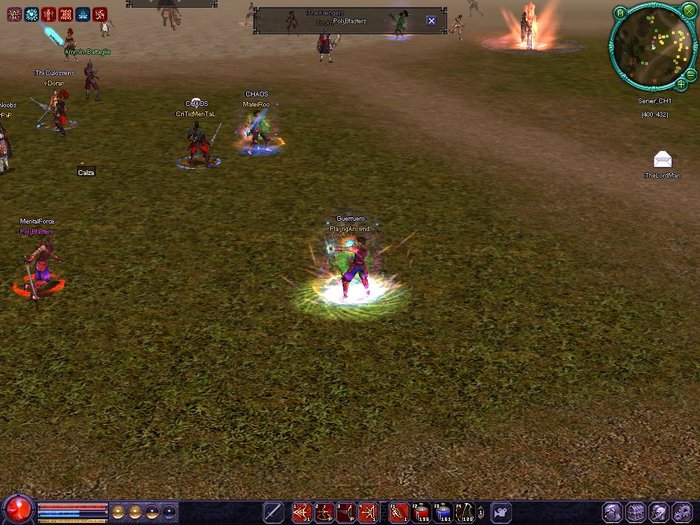
Task: Use the blue potion stack showing 161
Action: [x=443, y=513]
